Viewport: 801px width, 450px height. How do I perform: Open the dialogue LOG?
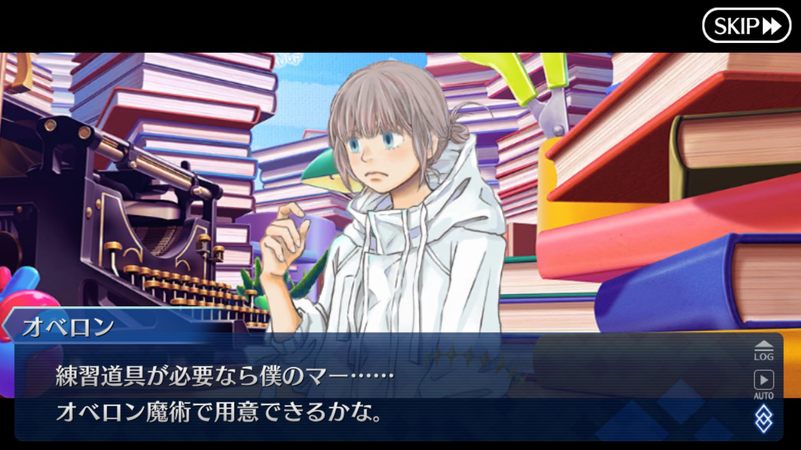(764, 349)
